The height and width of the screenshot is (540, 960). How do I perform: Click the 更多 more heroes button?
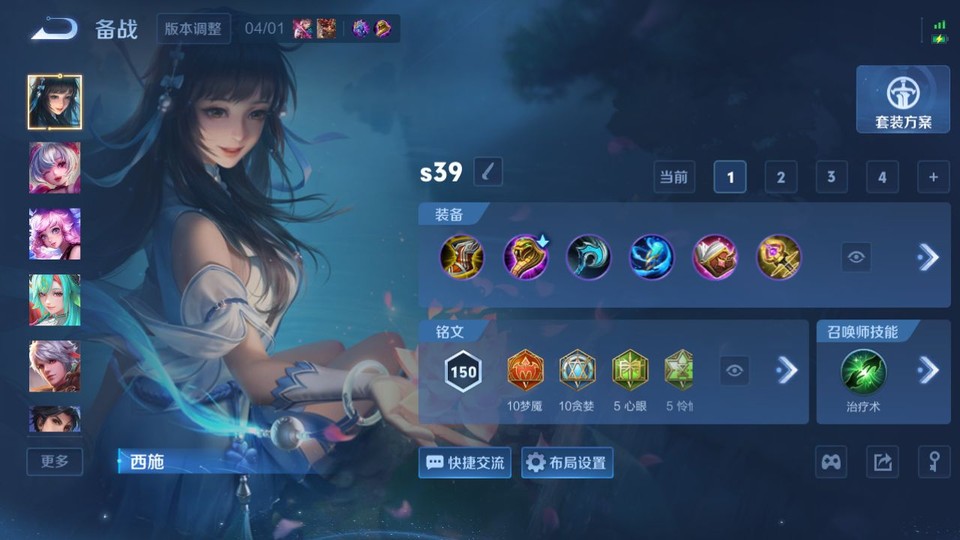(55, 461)
